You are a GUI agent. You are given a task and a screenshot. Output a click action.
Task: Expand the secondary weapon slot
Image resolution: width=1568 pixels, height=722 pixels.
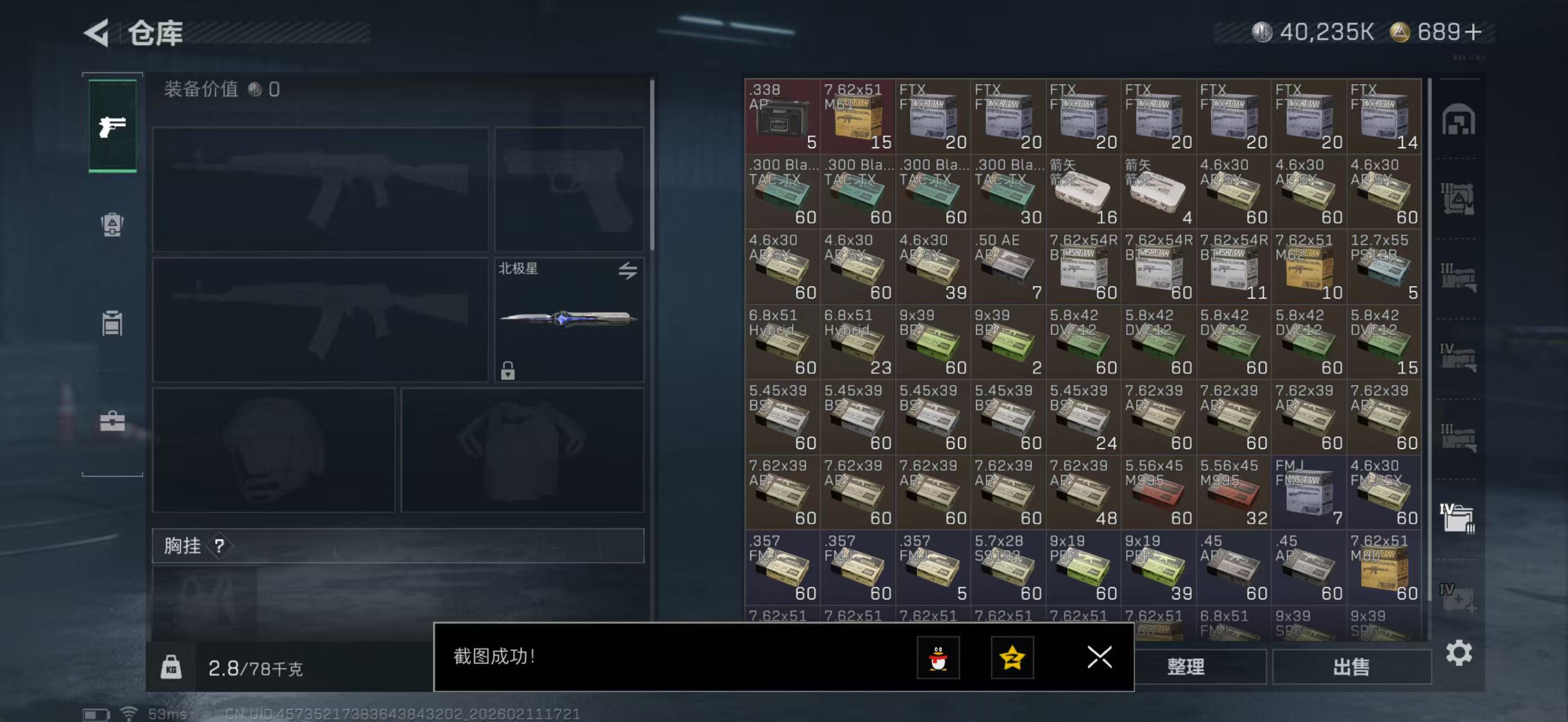(569, 190)
